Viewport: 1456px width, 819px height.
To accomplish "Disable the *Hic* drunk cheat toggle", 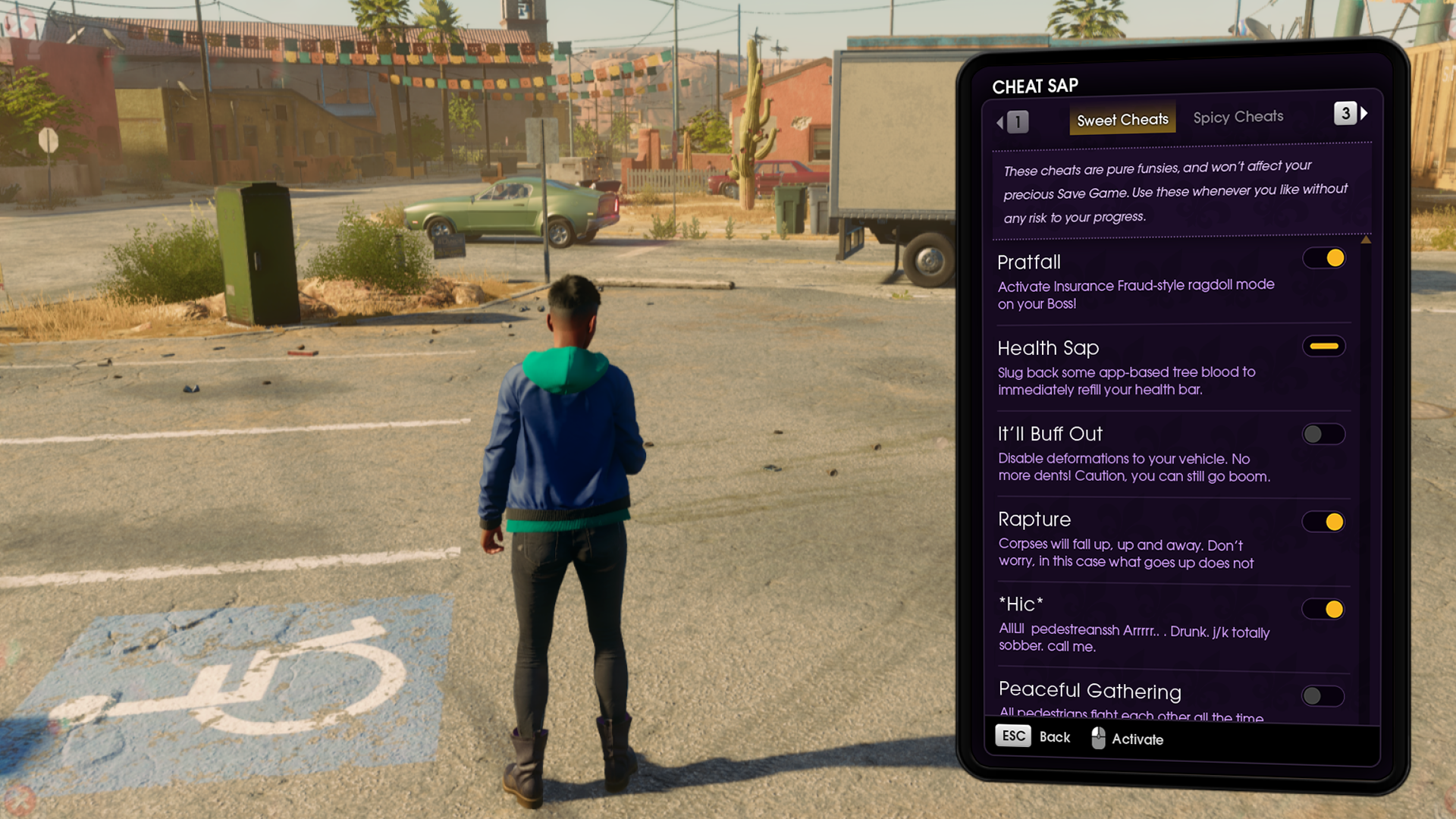I will tap(1324, 609).
